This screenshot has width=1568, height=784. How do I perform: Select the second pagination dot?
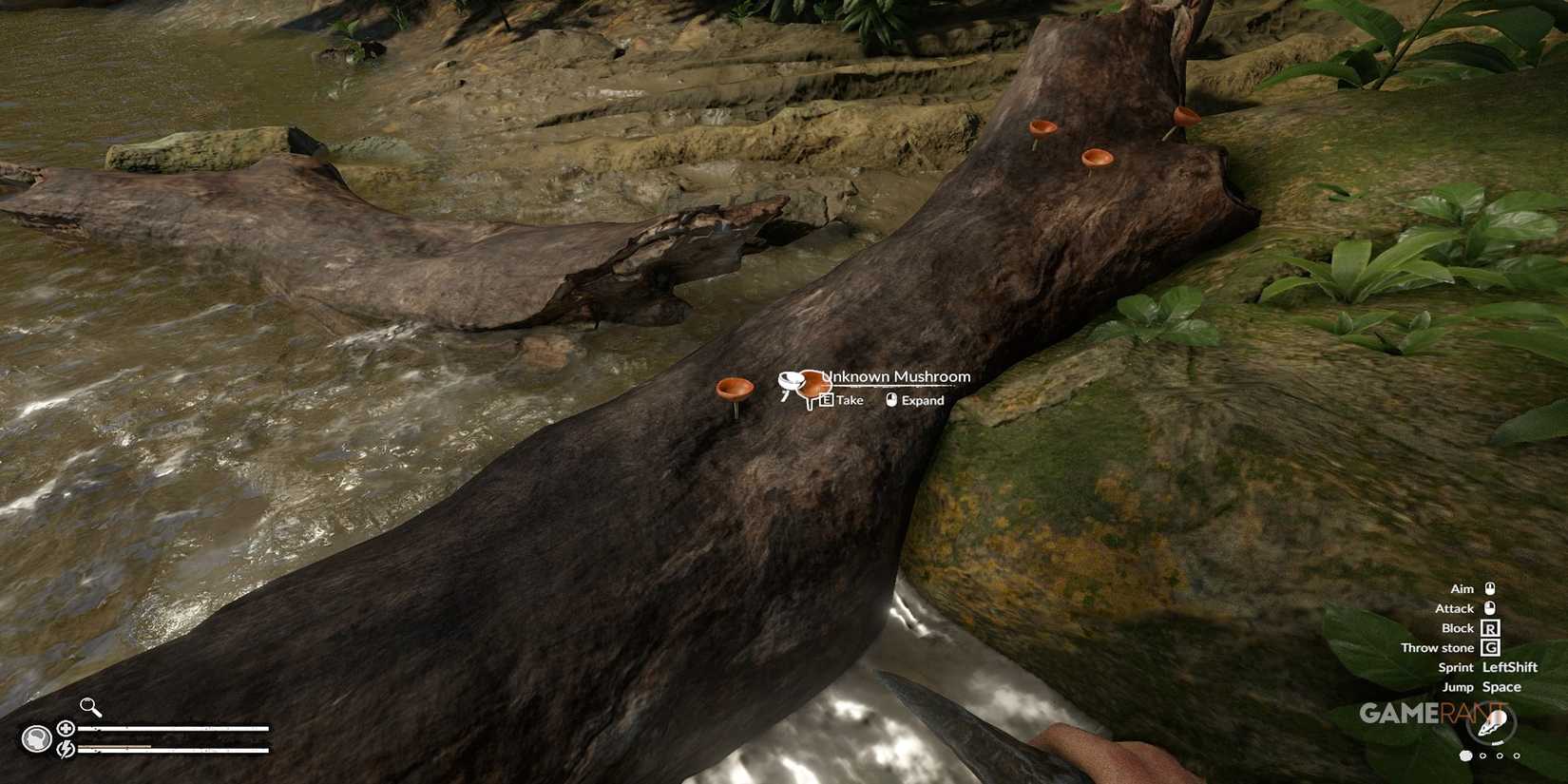pos(1482,755)
